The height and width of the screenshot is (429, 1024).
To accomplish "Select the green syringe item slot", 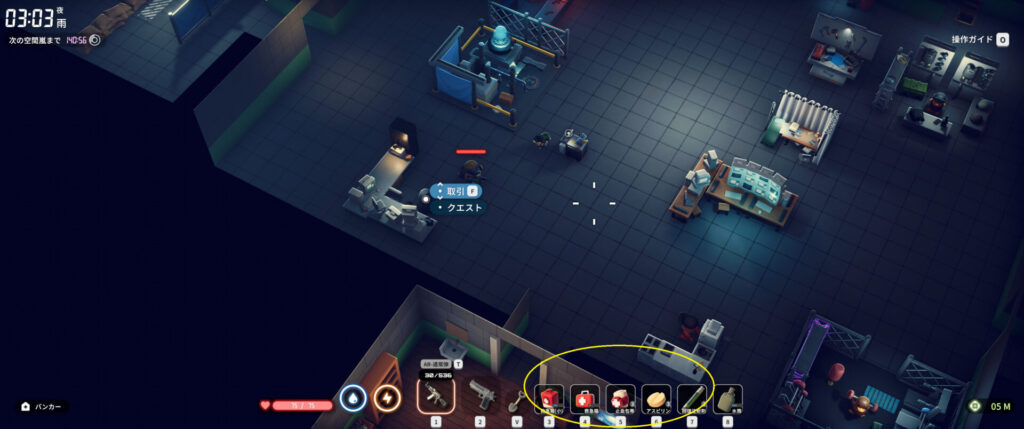I will tap(692, 398).
